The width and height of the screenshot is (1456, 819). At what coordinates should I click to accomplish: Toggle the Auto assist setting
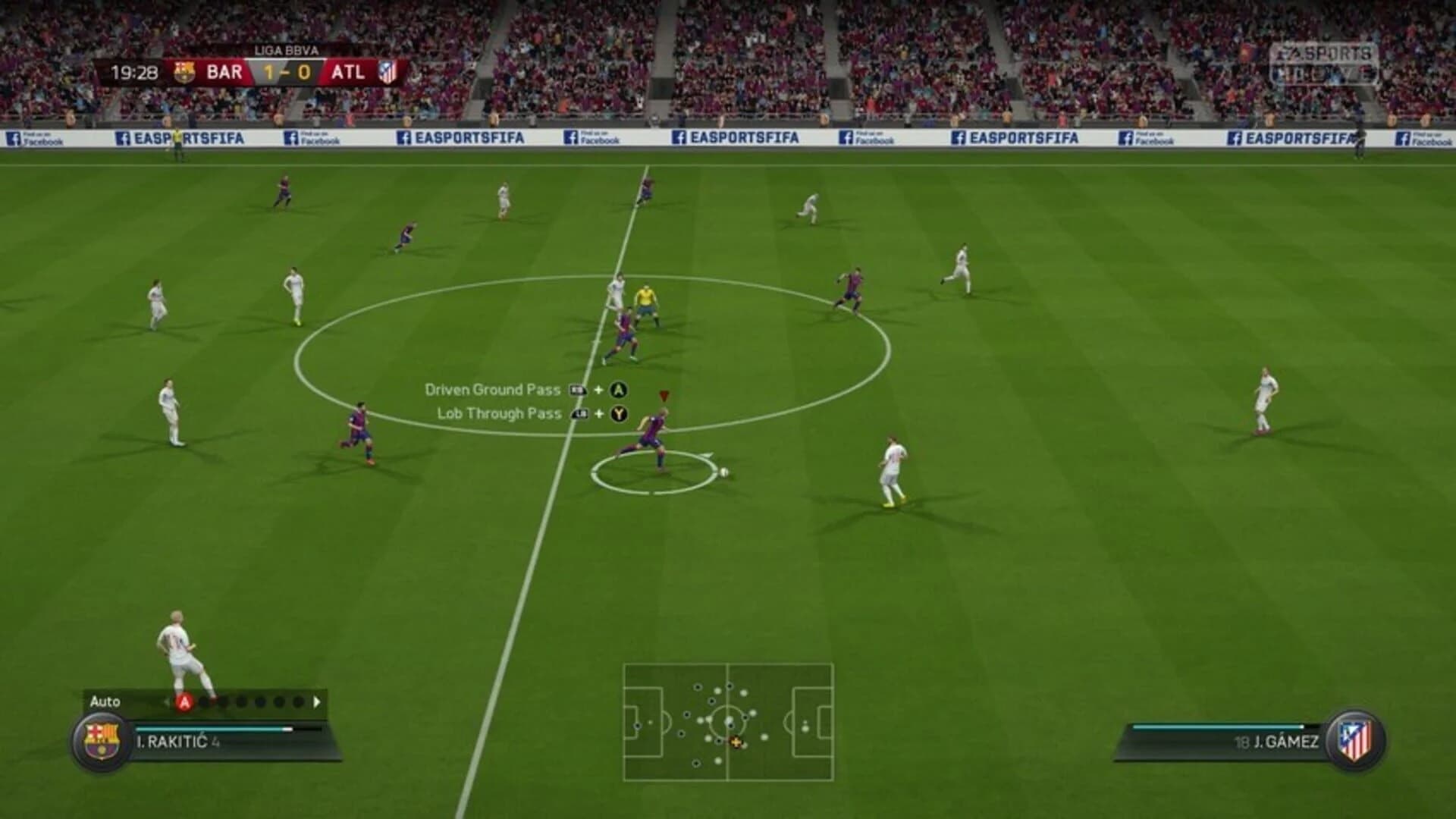[x=106, y=701]
